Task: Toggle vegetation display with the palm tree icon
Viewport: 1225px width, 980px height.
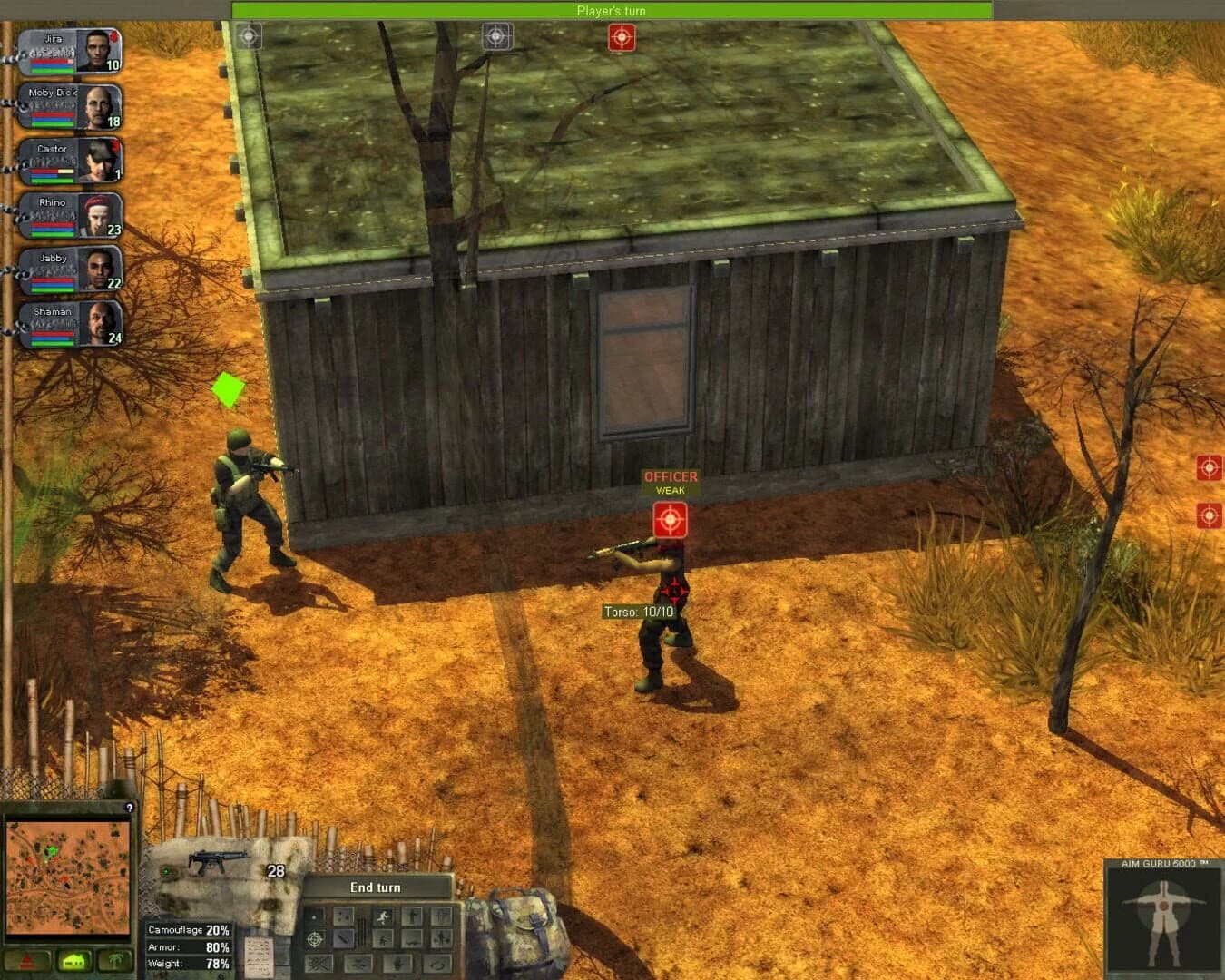Action: 116,959
